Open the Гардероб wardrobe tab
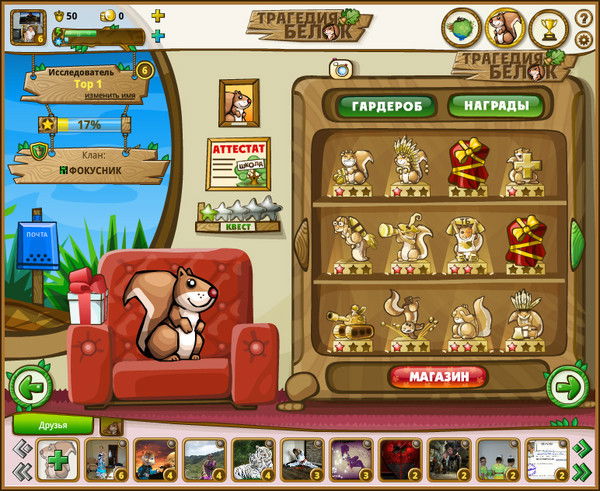Screen dimensions: 600x491 (x=387, y=105)
